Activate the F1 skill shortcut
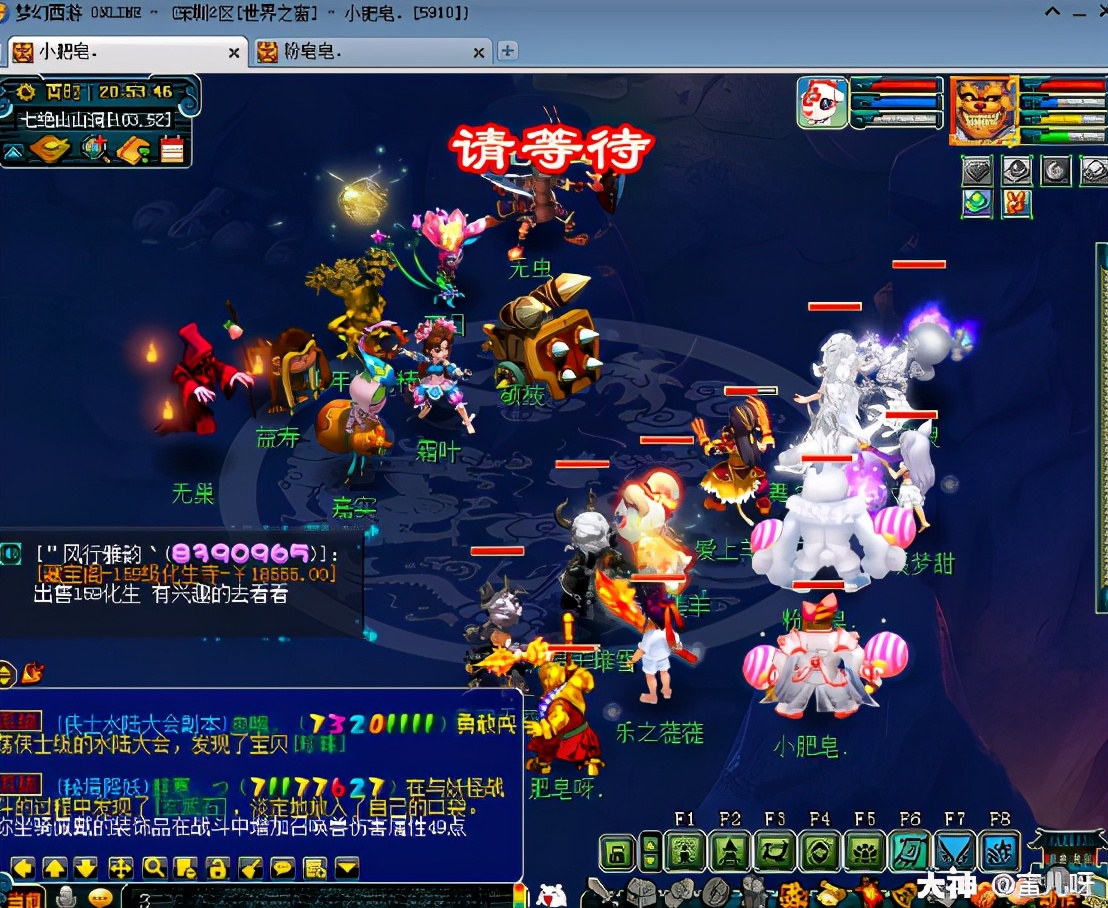 coord(686,852)
